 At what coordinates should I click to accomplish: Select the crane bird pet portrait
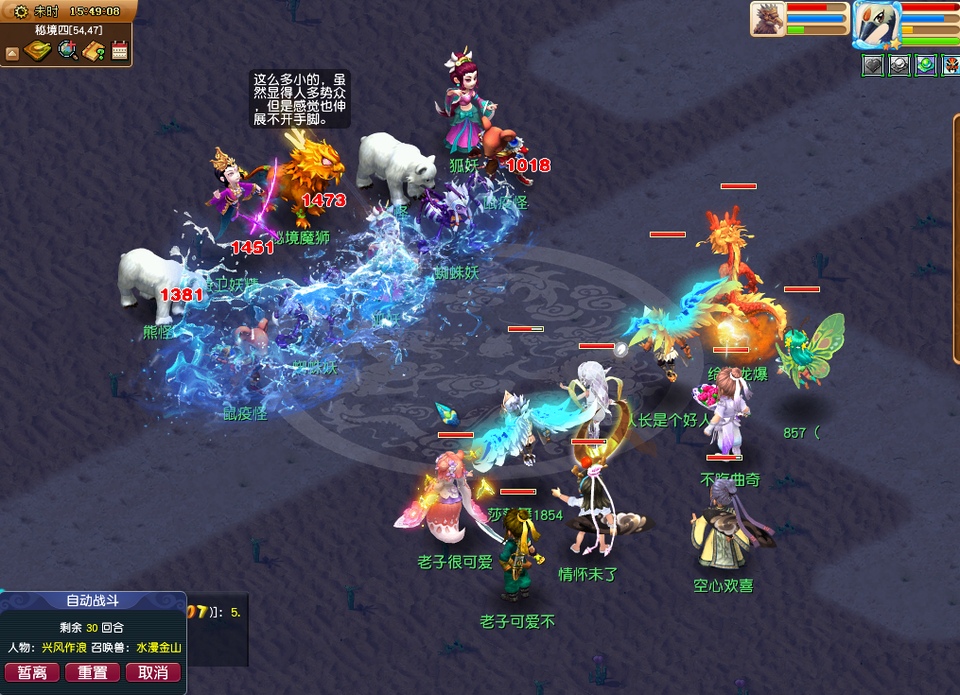[x=876, y=22]
